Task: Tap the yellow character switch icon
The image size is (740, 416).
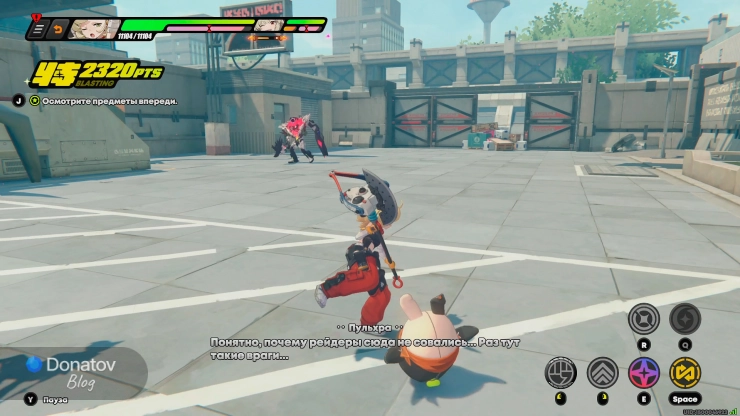Action: 685,373
